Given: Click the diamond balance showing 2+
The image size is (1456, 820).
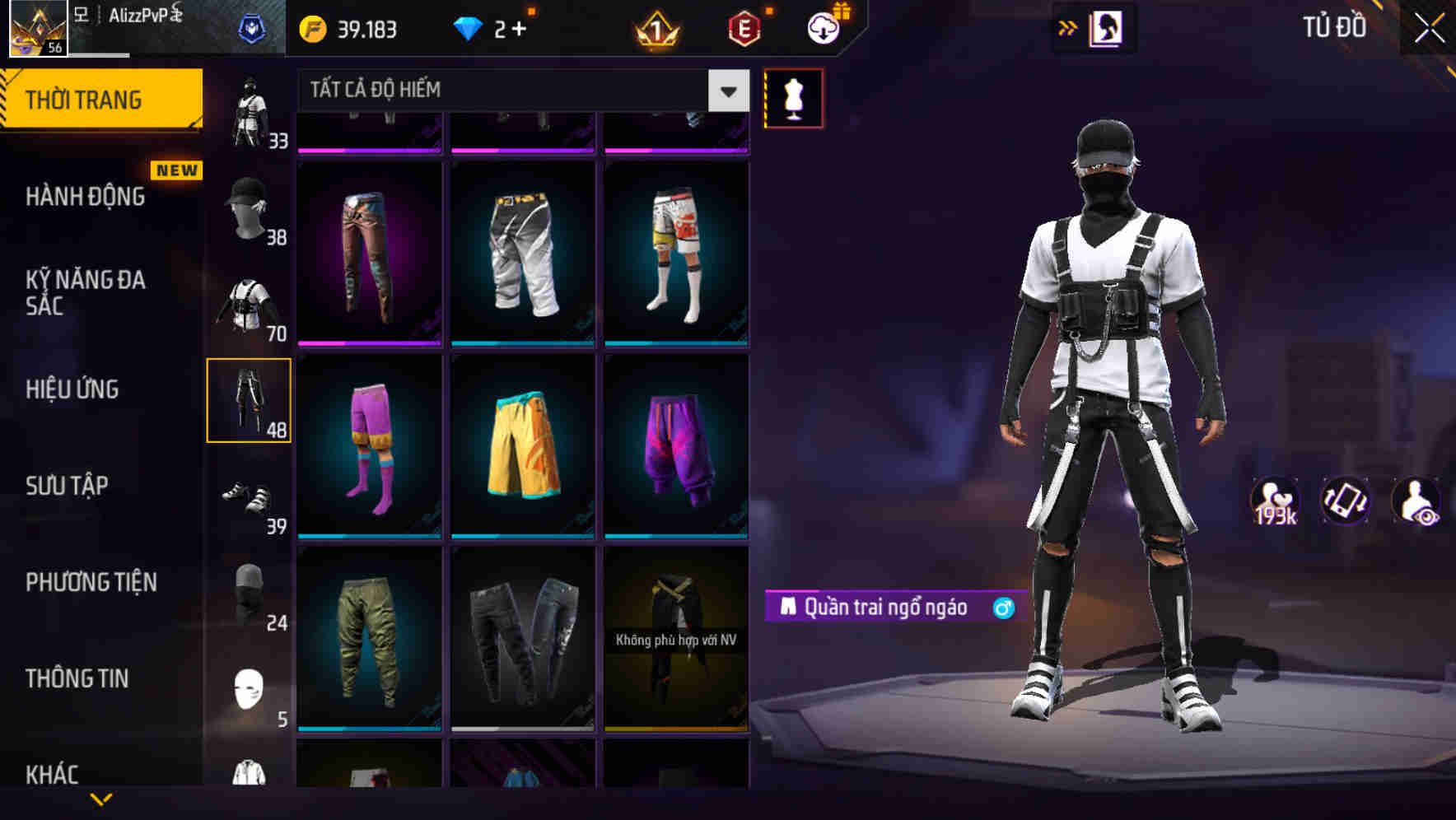Looking at the screenshot, I should pyautogui.click(x=486, y=30).
